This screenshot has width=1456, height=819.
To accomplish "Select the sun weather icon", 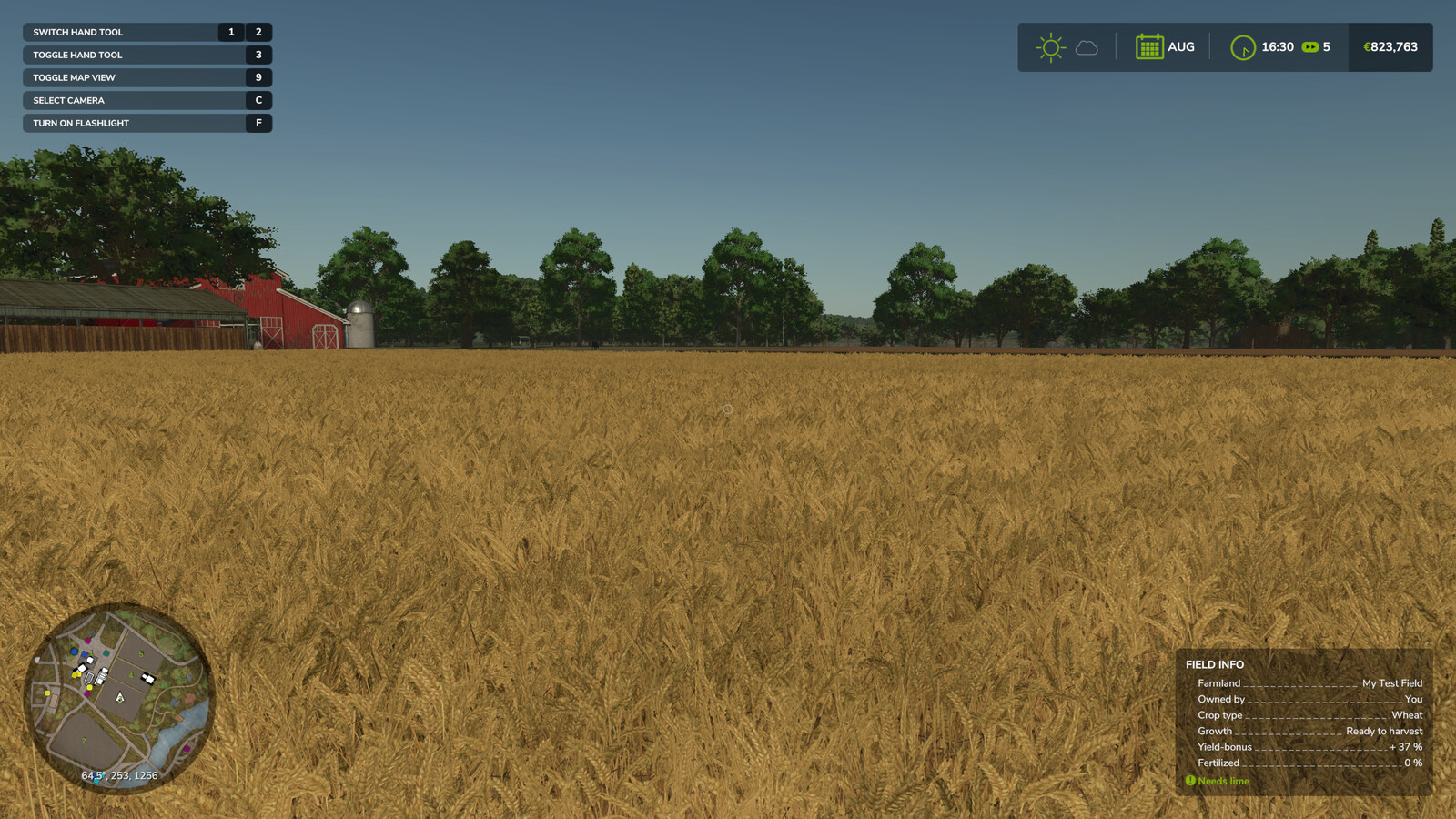I will click(1051, 45).
